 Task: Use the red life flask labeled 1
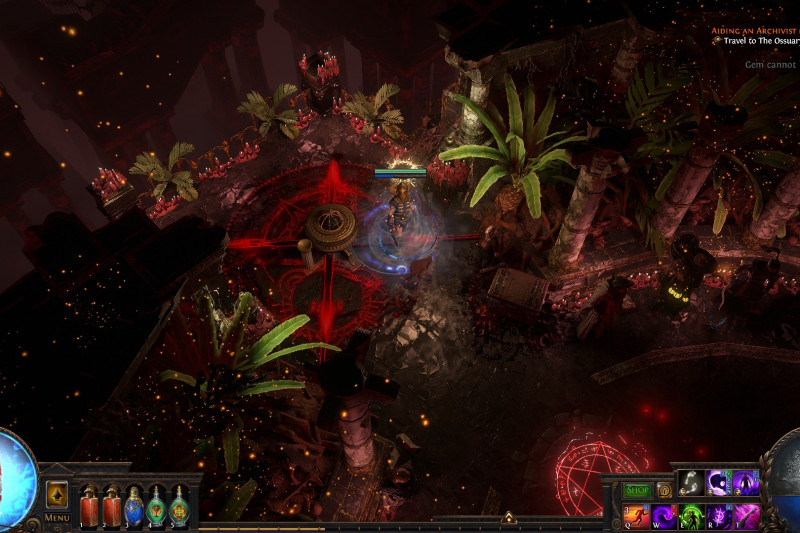click(x=88, y=505)
